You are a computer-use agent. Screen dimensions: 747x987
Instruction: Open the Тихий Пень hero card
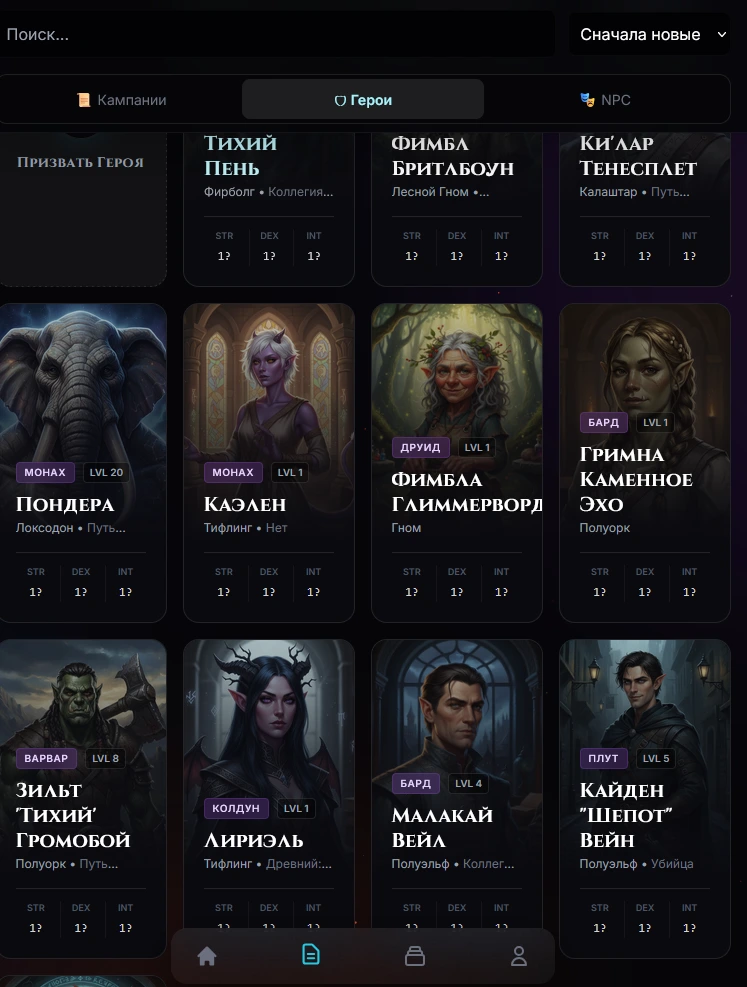269,200
